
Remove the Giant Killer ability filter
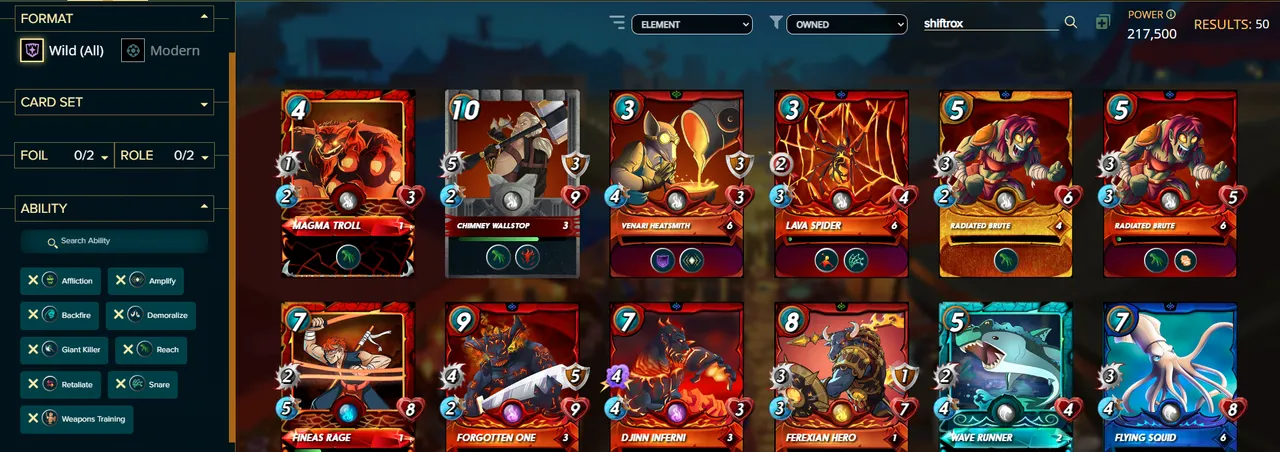point(33,350)
